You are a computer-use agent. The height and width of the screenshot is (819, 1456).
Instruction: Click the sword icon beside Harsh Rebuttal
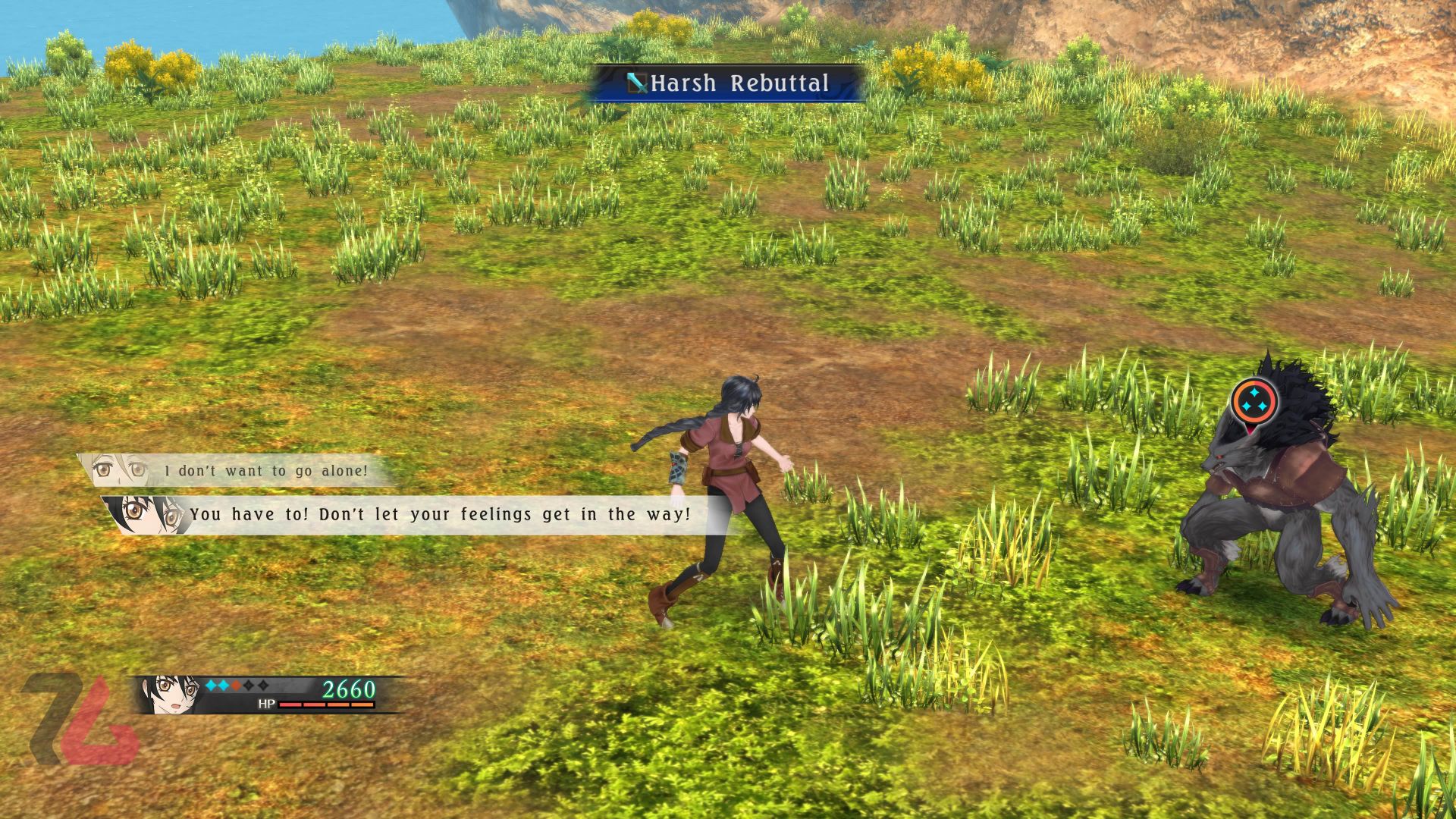click(x=635, y=83)
